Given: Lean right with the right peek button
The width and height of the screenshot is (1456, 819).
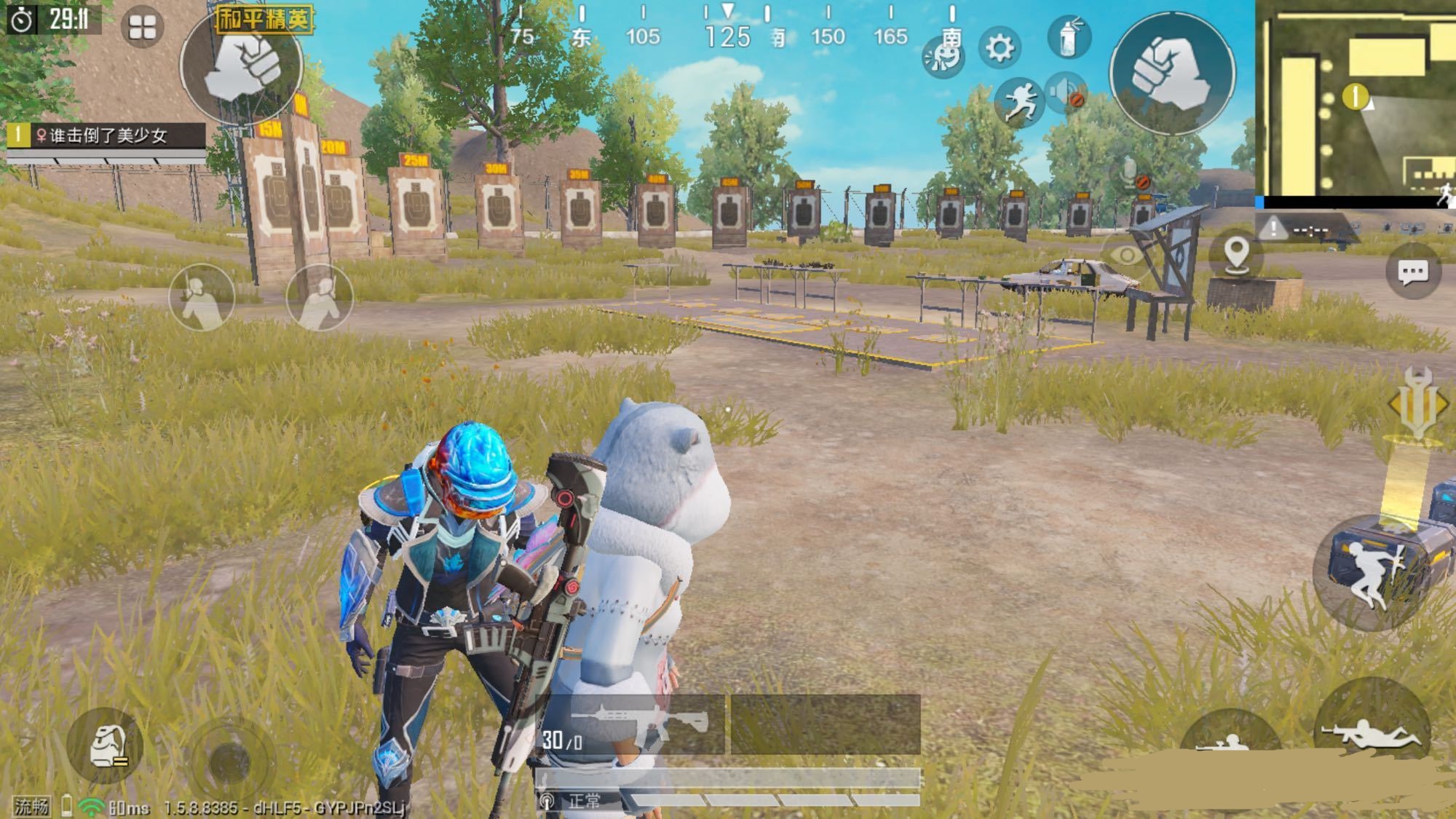Looking at the screenshot, I should (x=320, y=297).
